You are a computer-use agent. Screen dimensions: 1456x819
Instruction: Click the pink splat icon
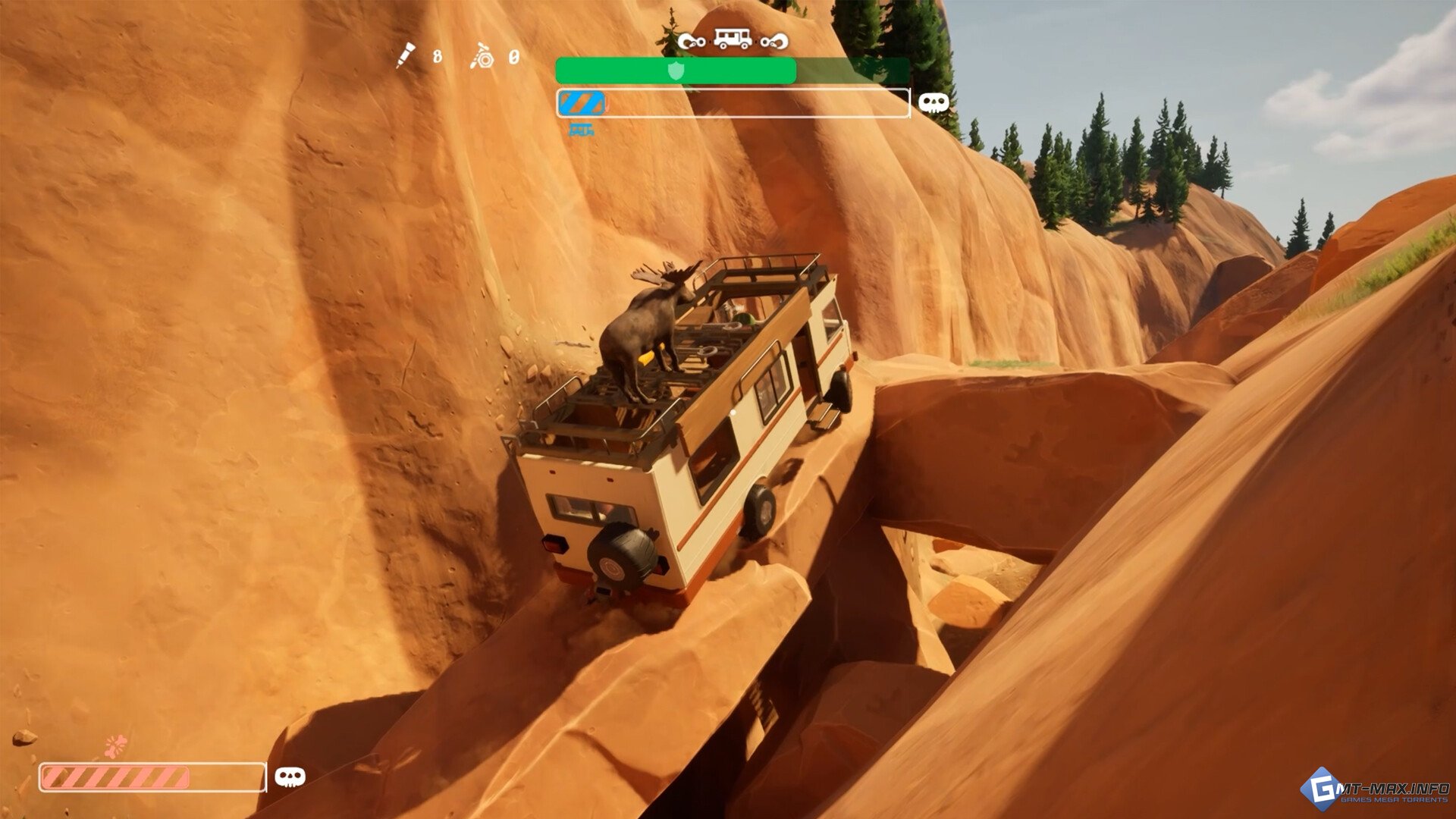pyautogui.click(x=115, y=746)
